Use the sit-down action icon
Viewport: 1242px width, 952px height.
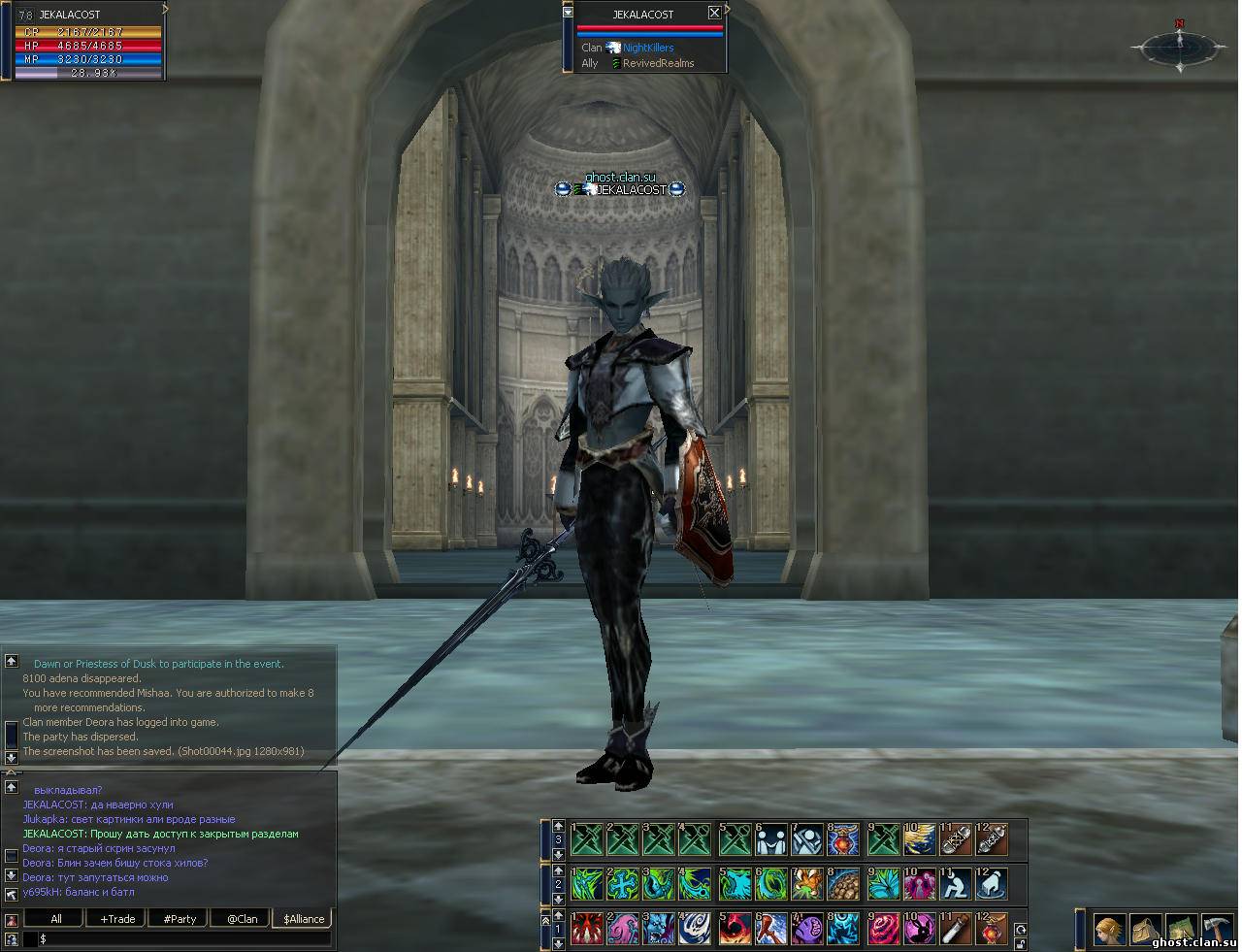(x=956, y=884)
